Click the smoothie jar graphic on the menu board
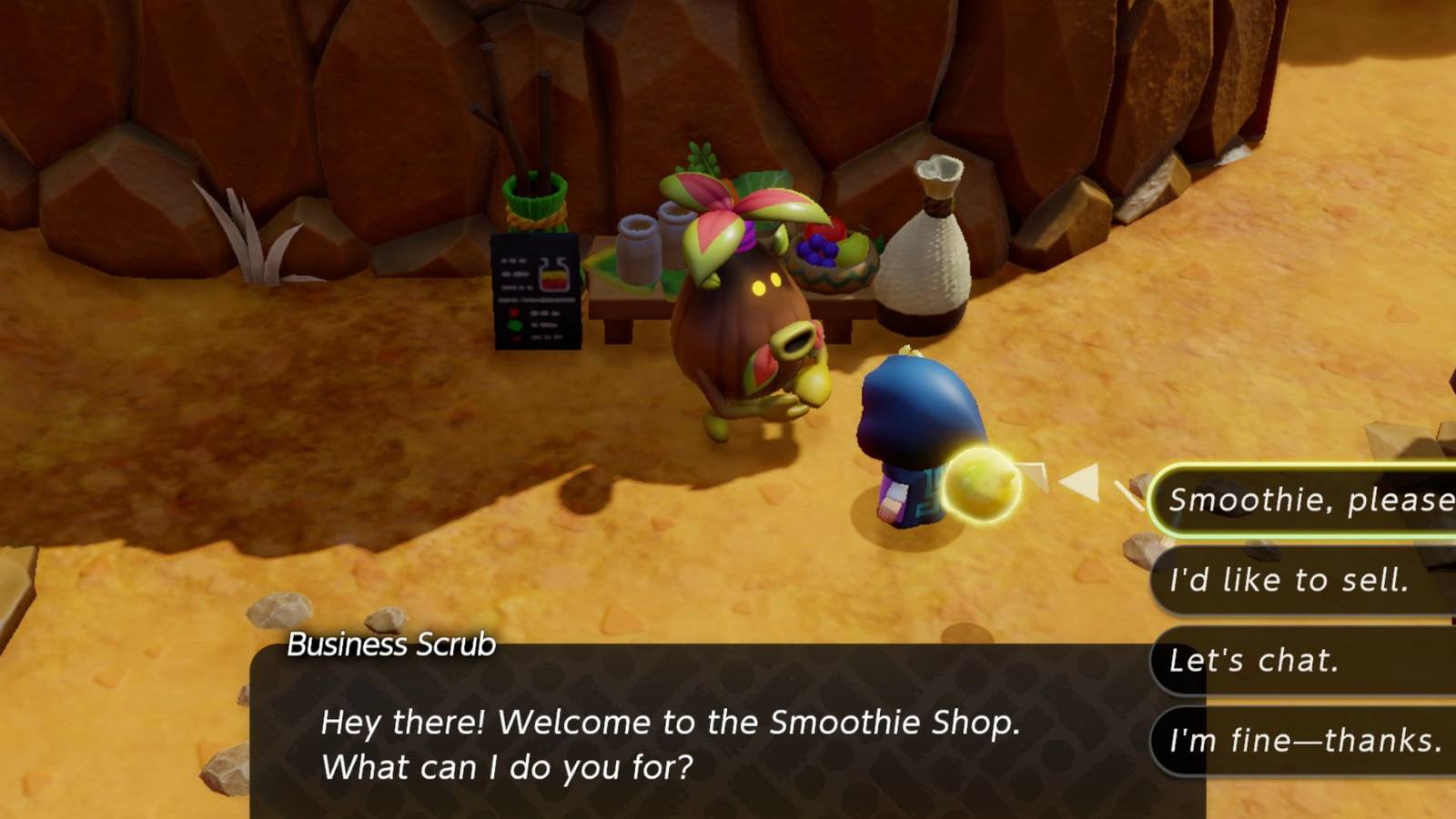This screenshot has width=1456, height=819. [x=554, y=274]
